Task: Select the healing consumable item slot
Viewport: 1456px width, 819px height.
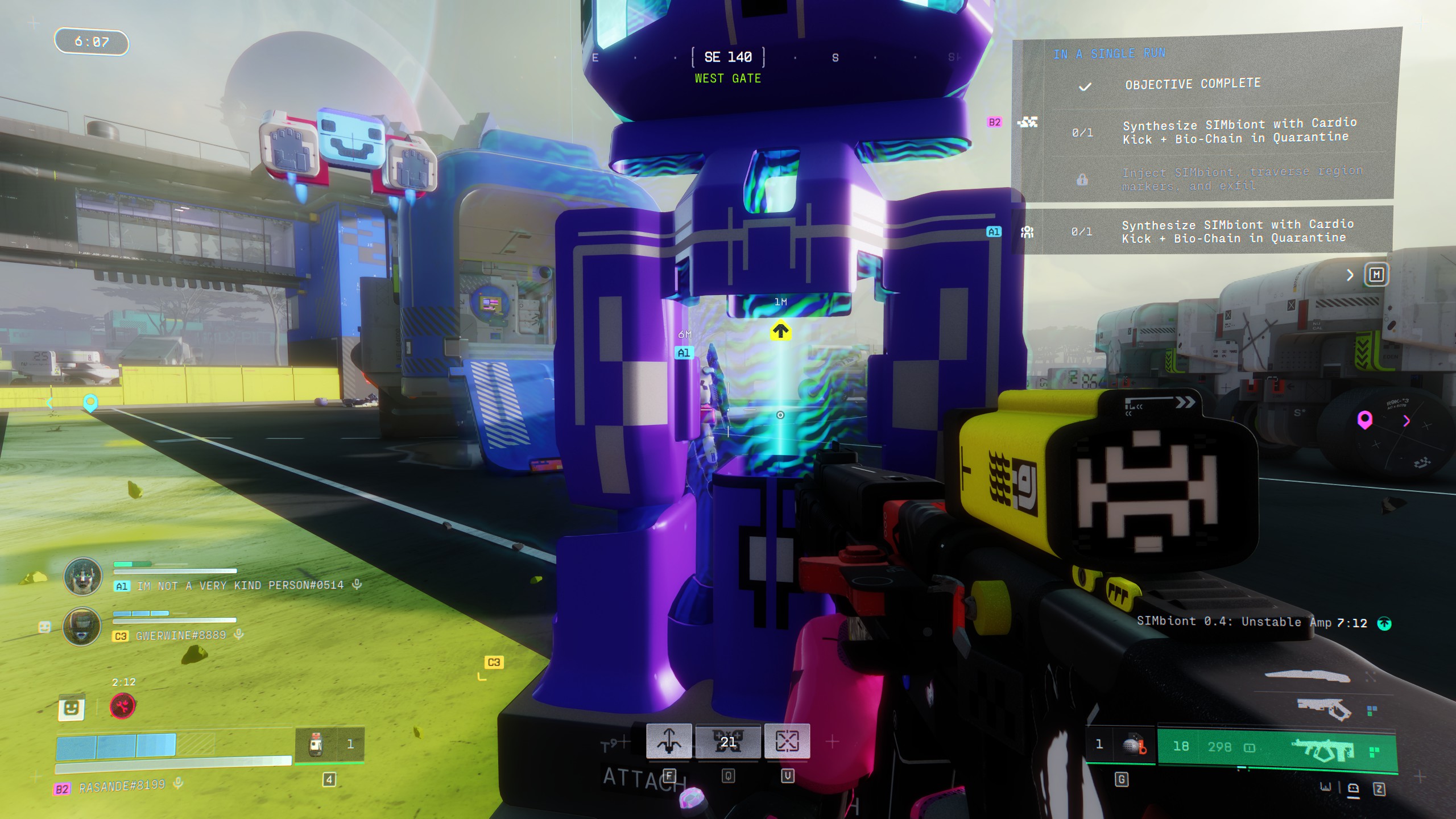Action: (317, 744)
